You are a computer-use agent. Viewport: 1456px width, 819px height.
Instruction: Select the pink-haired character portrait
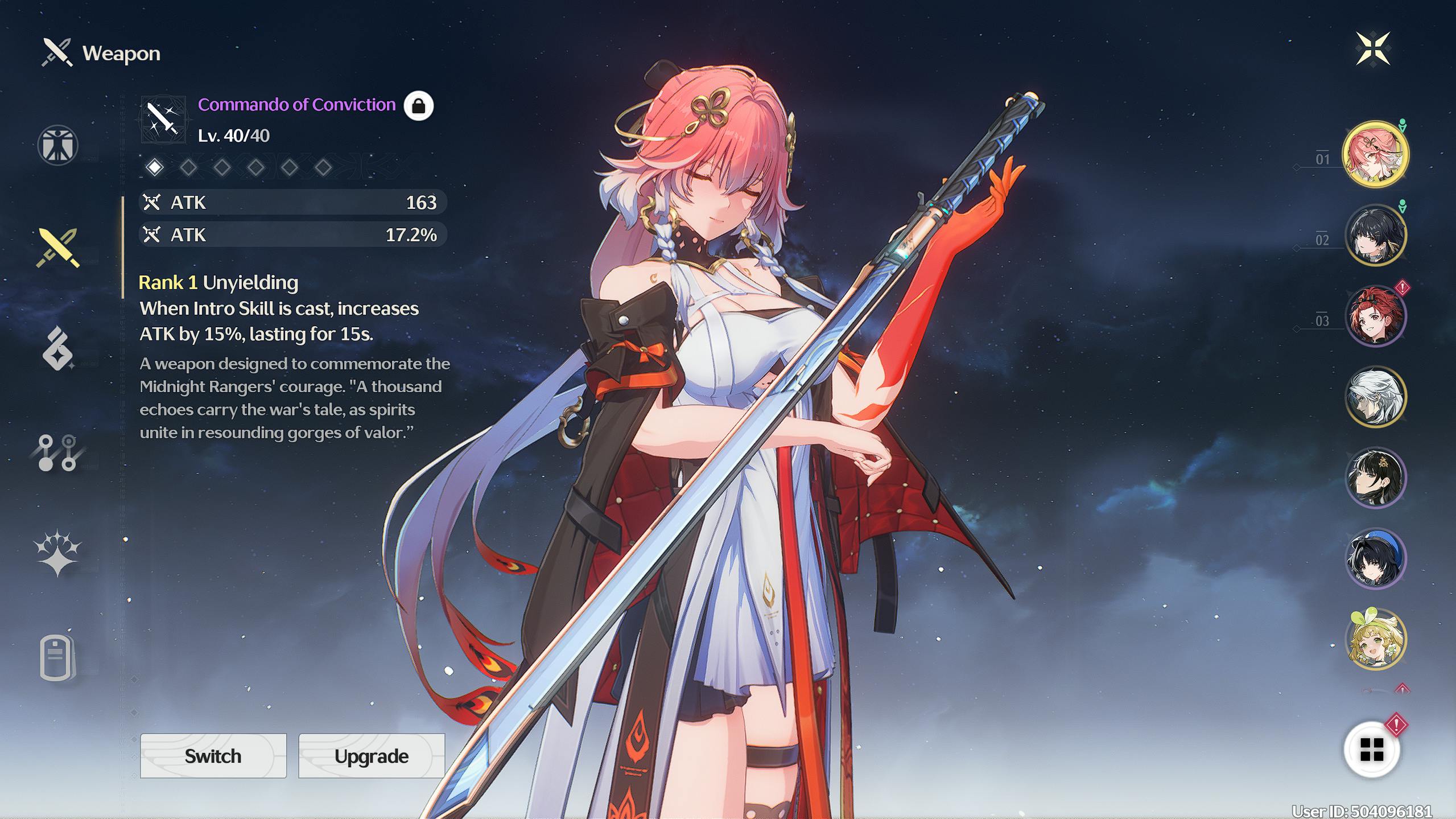[1375, 154]
